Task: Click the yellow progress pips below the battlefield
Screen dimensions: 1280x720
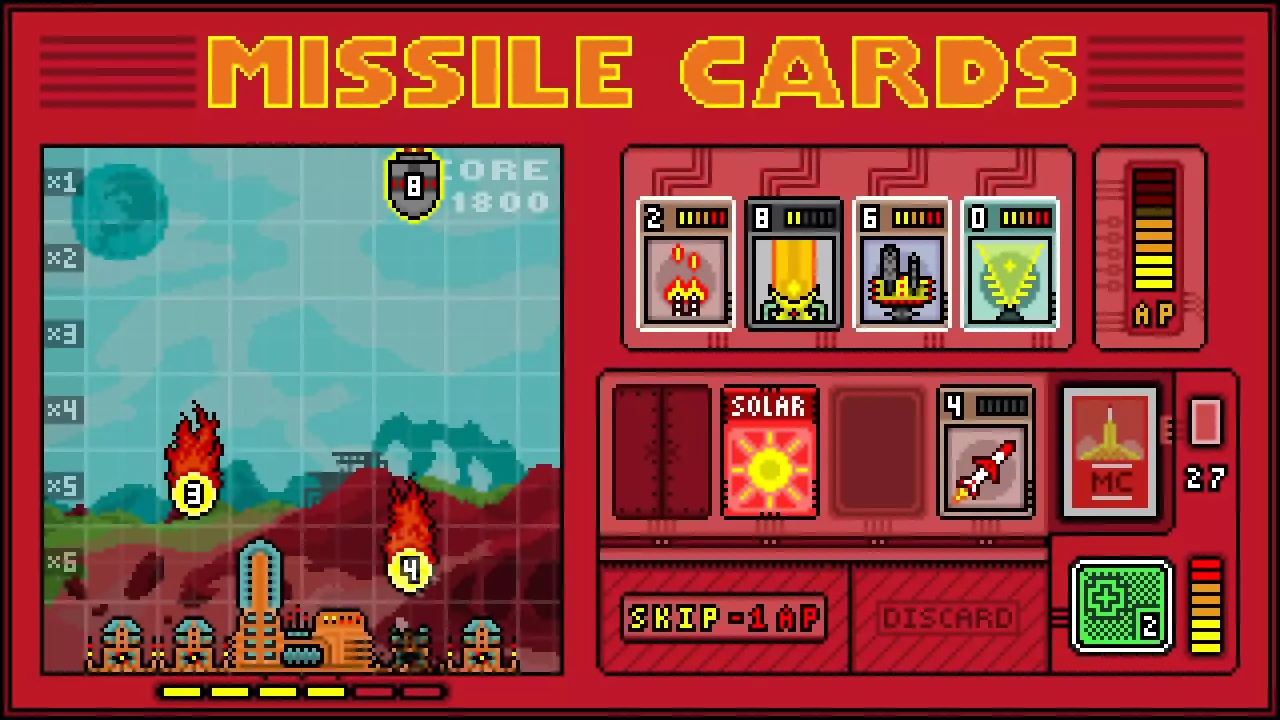Action: point(300,692)
